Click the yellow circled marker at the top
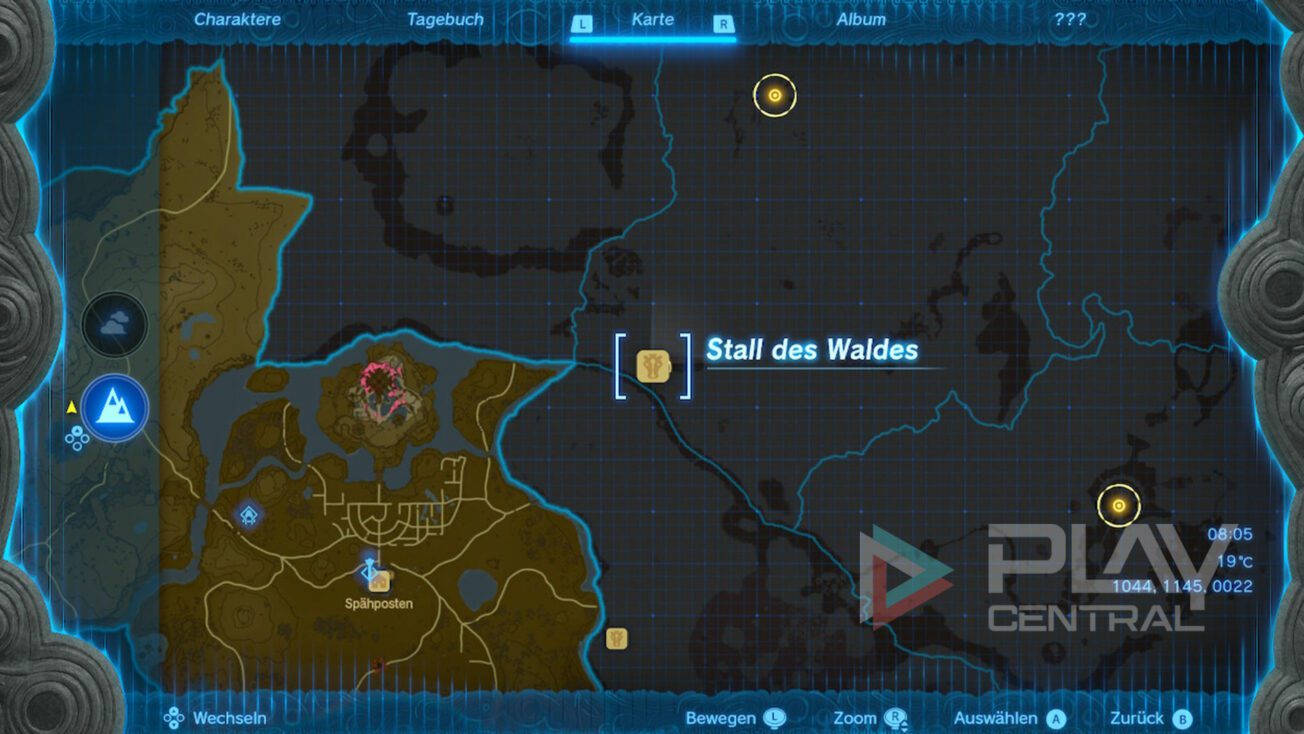This screenshot has height=734, width=1304. click(775, 96)
